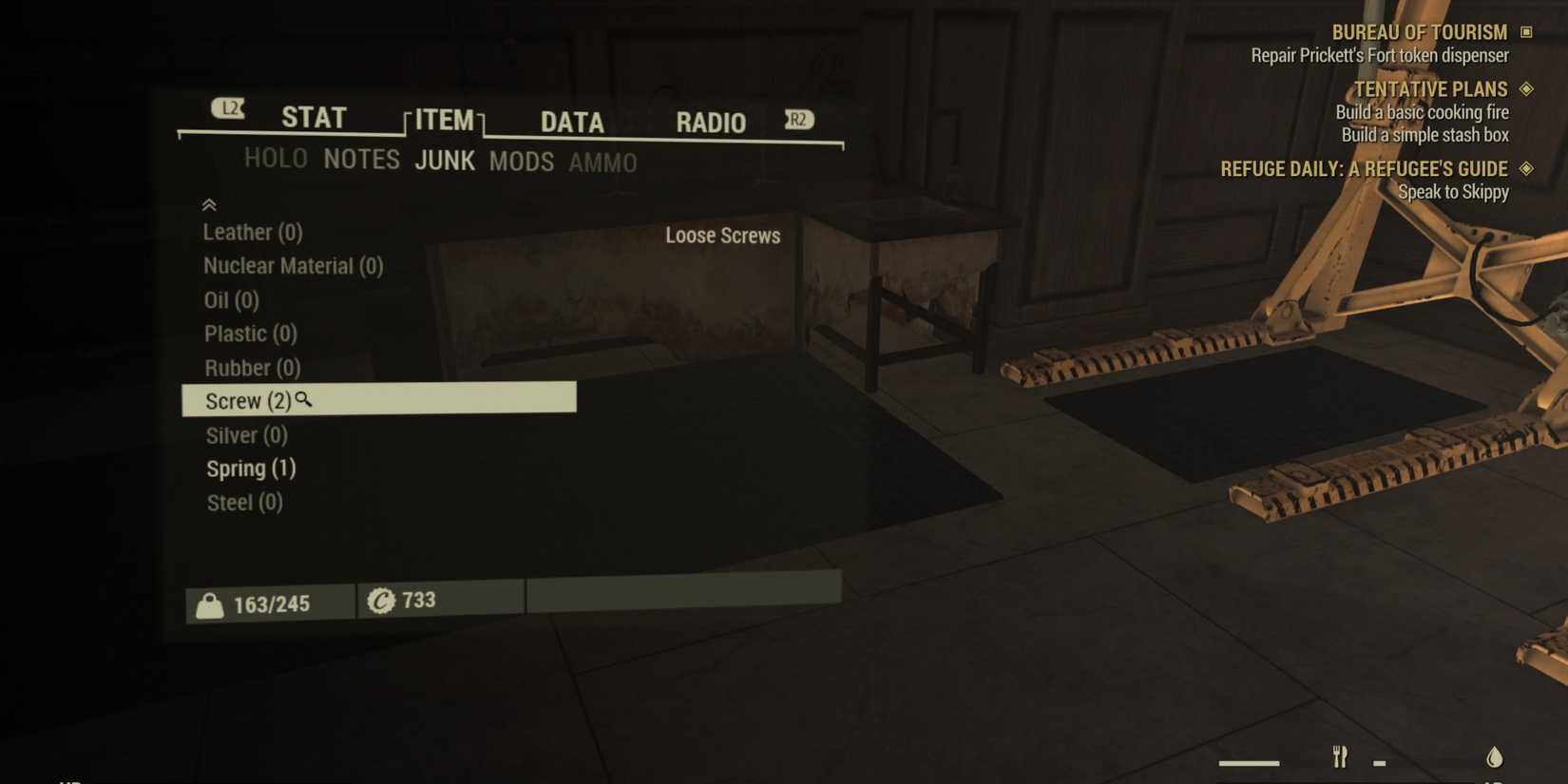Click the fork and knife hunger icon
The width and height of the screenshot is (1568, 784).
click(1340, 757)
